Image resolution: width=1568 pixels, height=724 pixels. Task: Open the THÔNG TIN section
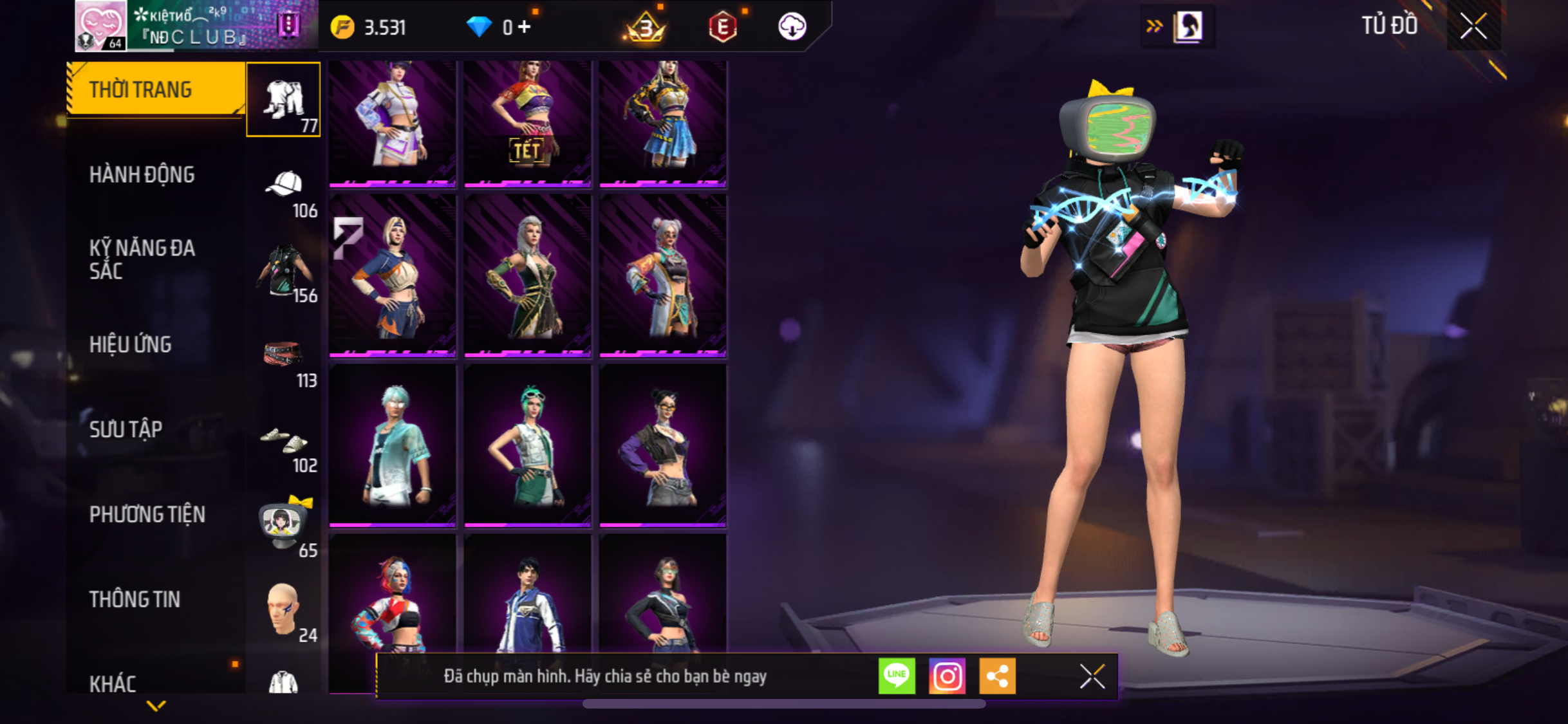tap(135, 599)
